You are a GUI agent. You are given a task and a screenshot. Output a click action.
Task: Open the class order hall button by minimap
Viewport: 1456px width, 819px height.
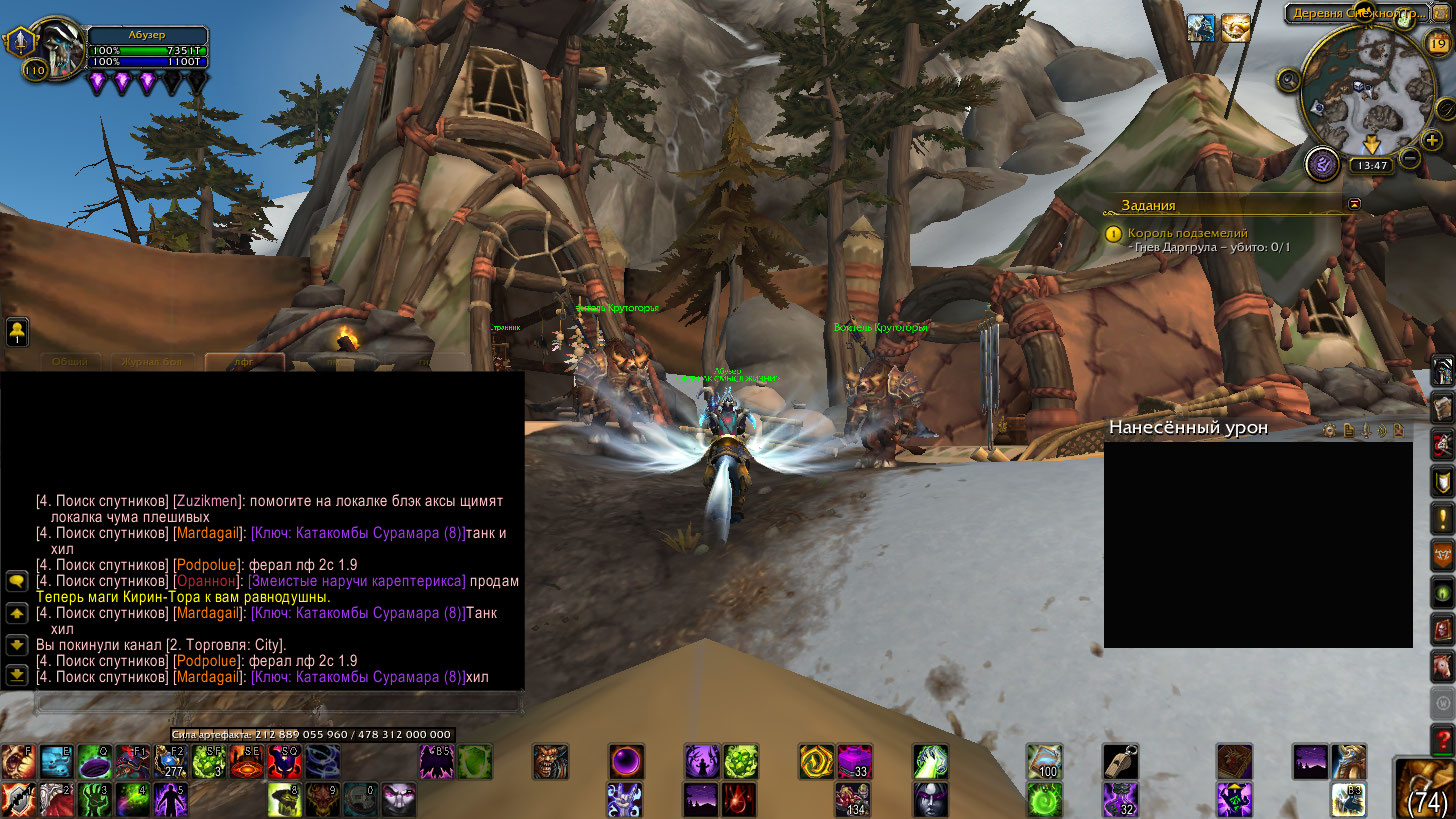coord(1321,163)
